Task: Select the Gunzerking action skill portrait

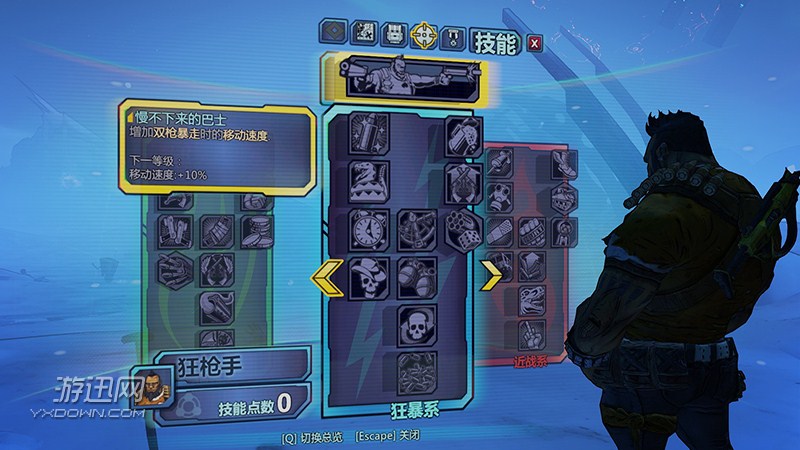Action: (400, 80)
